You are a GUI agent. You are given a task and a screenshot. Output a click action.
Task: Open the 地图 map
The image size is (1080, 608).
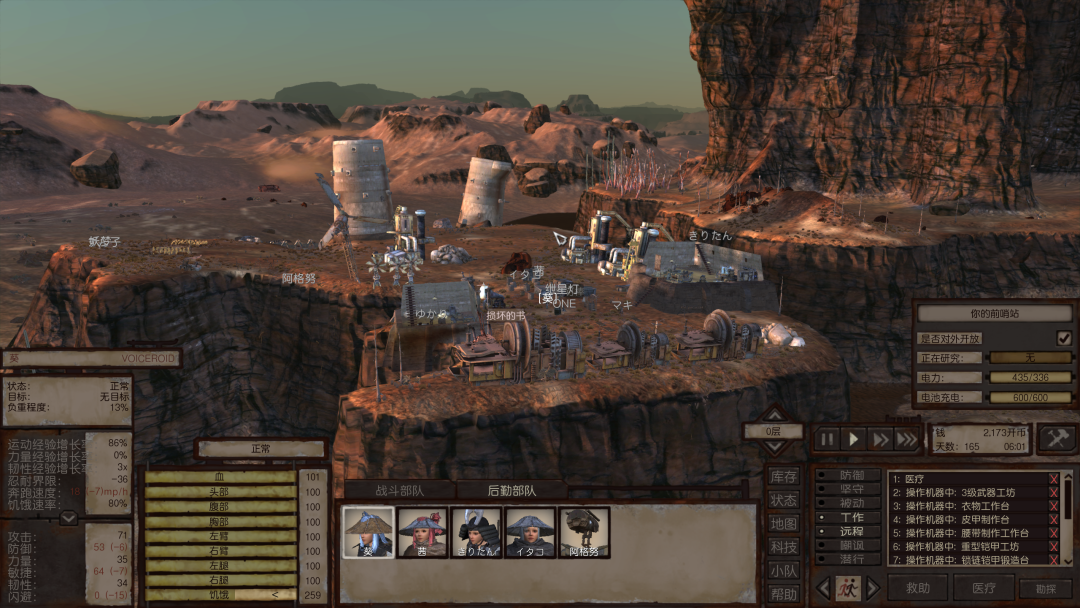pyautogui.click(x=784, y=523)
